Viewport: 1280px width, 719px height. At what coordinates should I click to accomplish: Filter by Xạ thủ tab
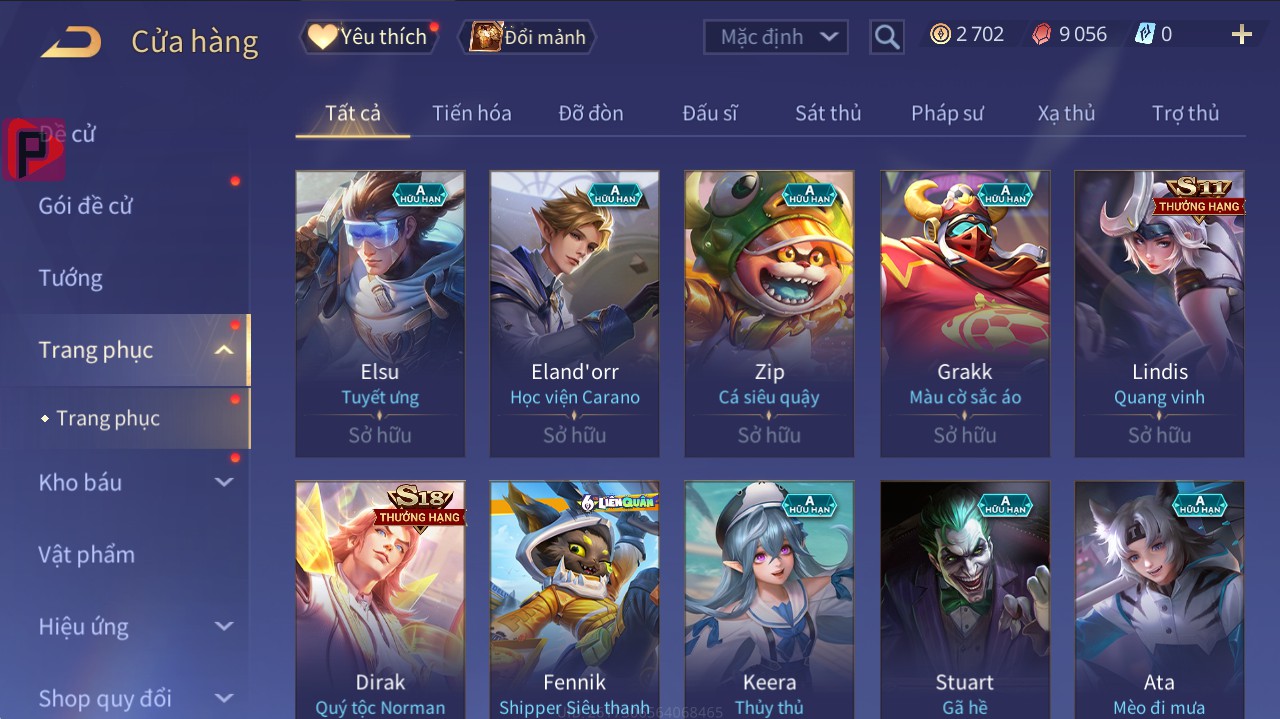click(1066, 113)
